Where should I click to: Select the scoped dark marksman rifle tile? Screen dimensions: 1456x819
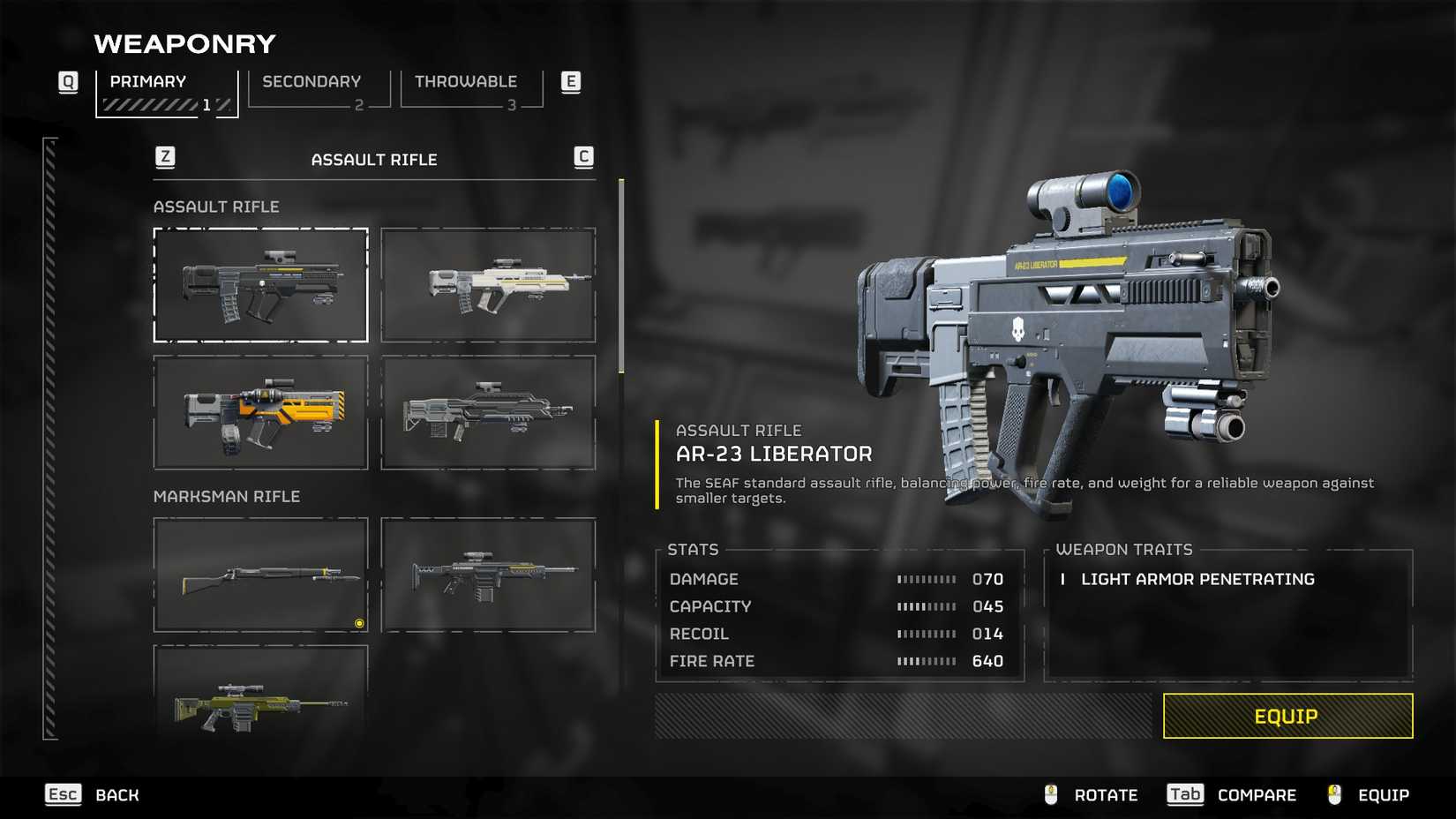[x=488, y=575]
